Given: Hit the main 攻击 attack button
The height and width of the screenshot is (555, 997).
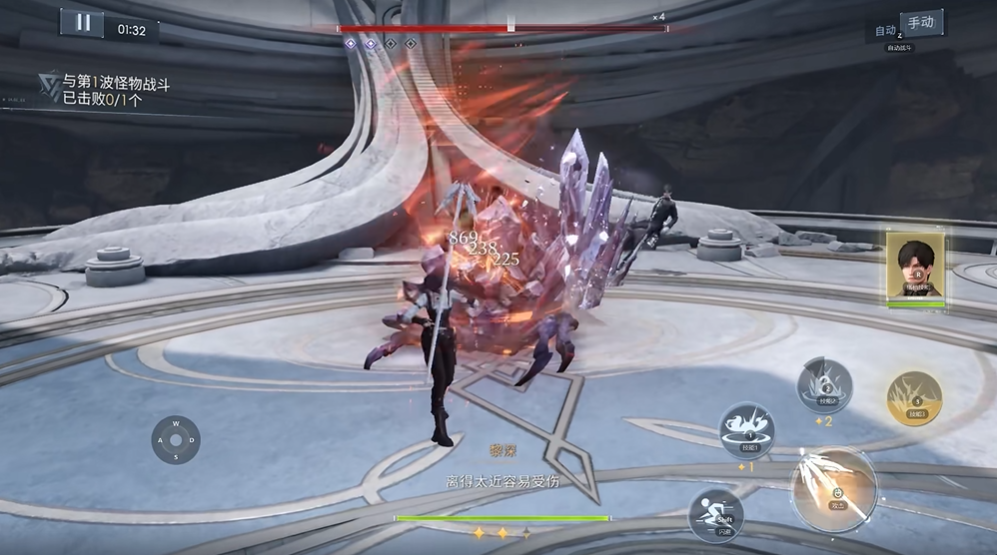Looking at the screenshot, I should point(834,489).
